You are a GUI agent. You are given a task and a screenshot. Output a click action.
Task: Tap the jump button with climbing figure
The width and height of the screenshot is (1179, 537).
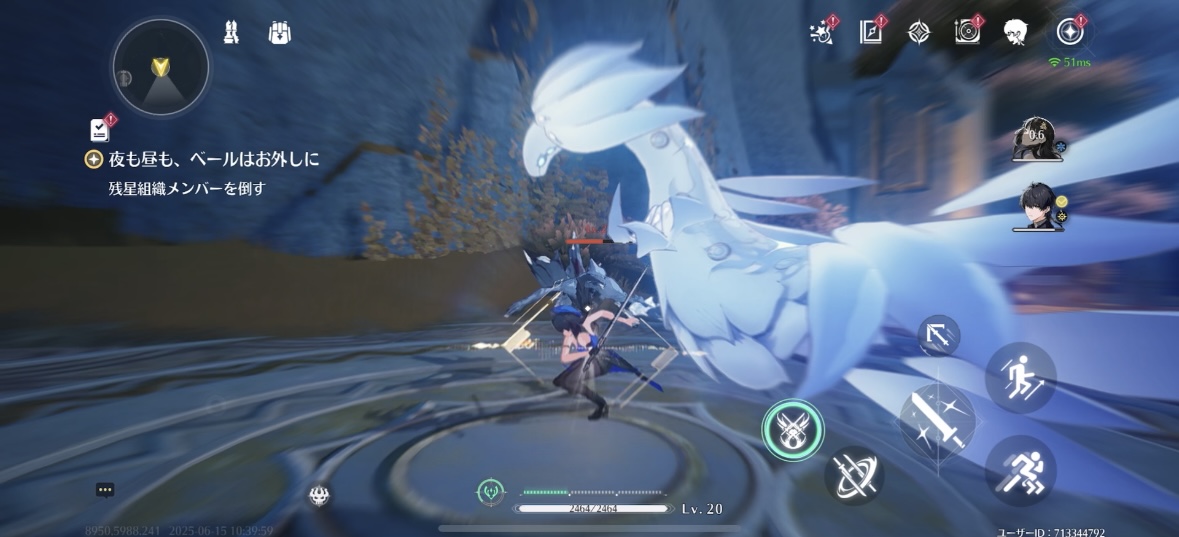[x=1020, y=378]
